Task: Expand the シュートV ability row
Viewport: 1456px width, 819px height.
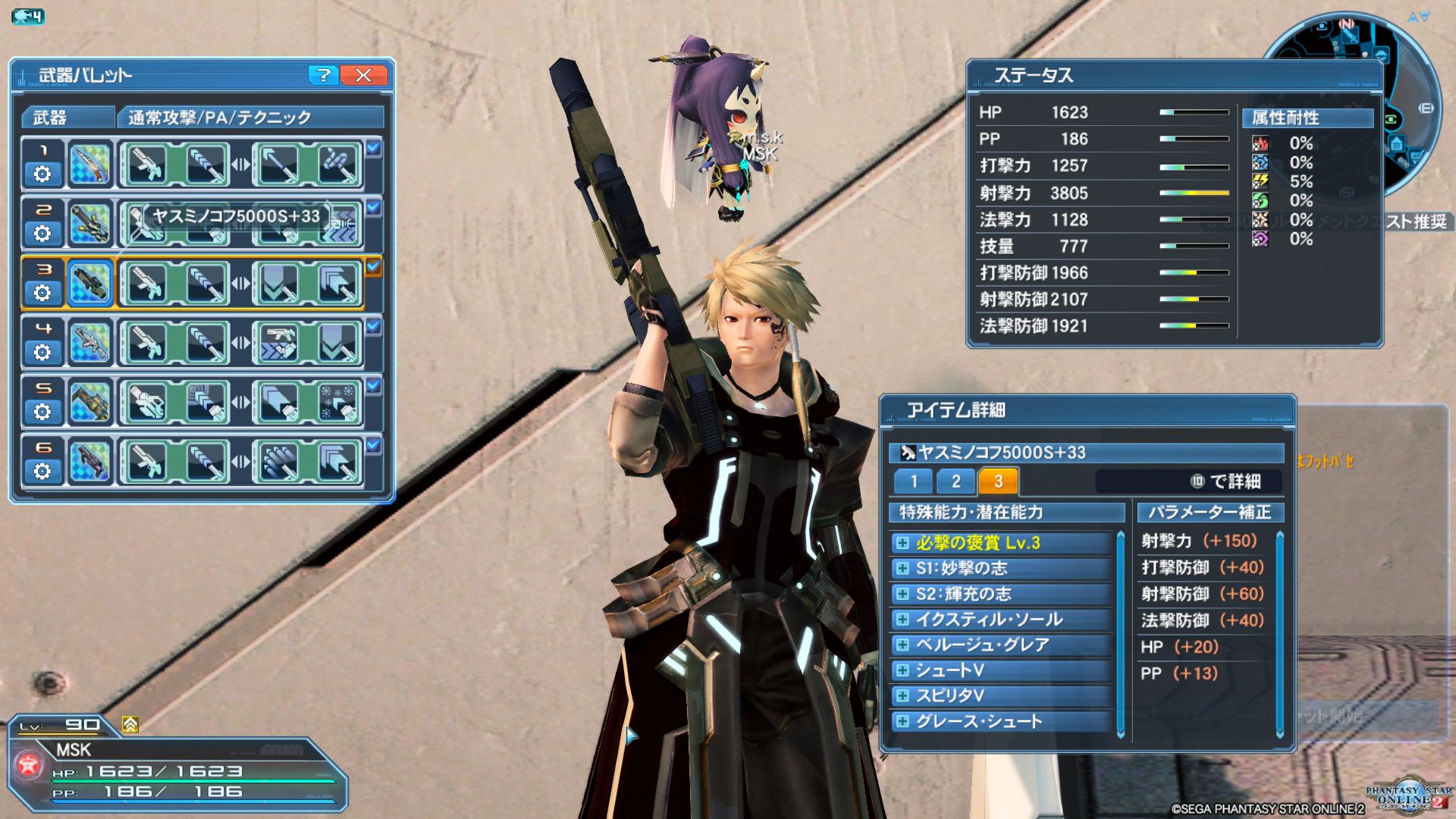Action: [902, 670]
